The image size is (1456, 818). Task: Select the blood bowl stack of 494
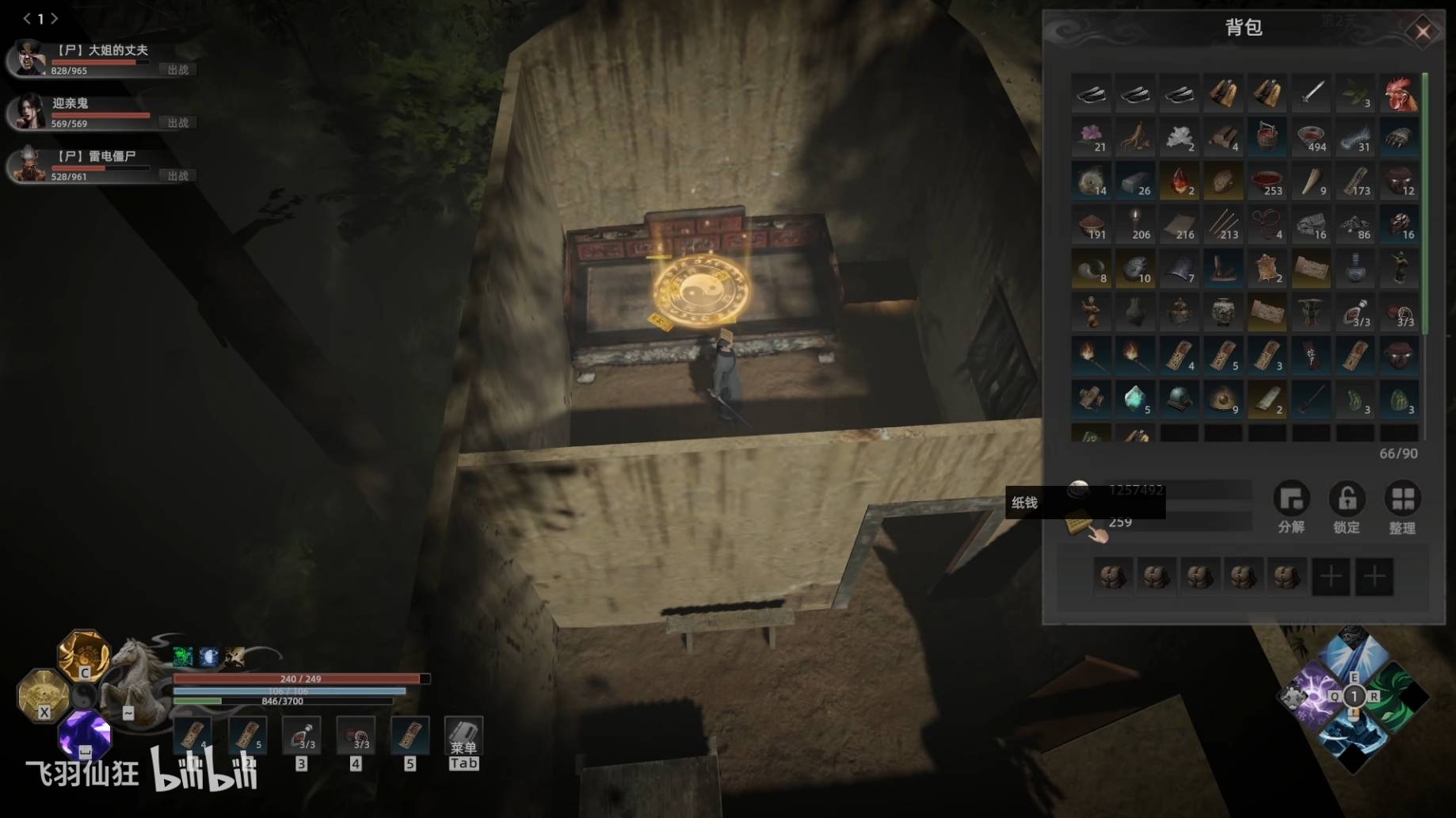coord(1311,137)
